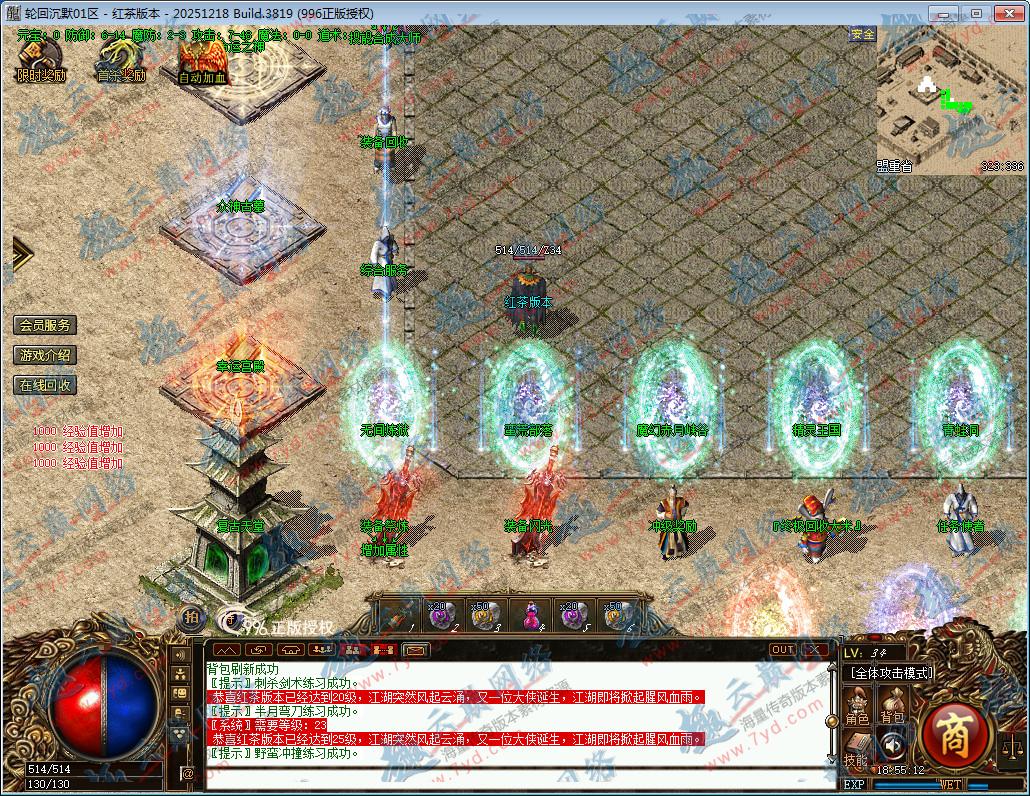Open the 背包 bag inventory
The width and height of the screenshot is (1030, 796).
click(891, 706)
